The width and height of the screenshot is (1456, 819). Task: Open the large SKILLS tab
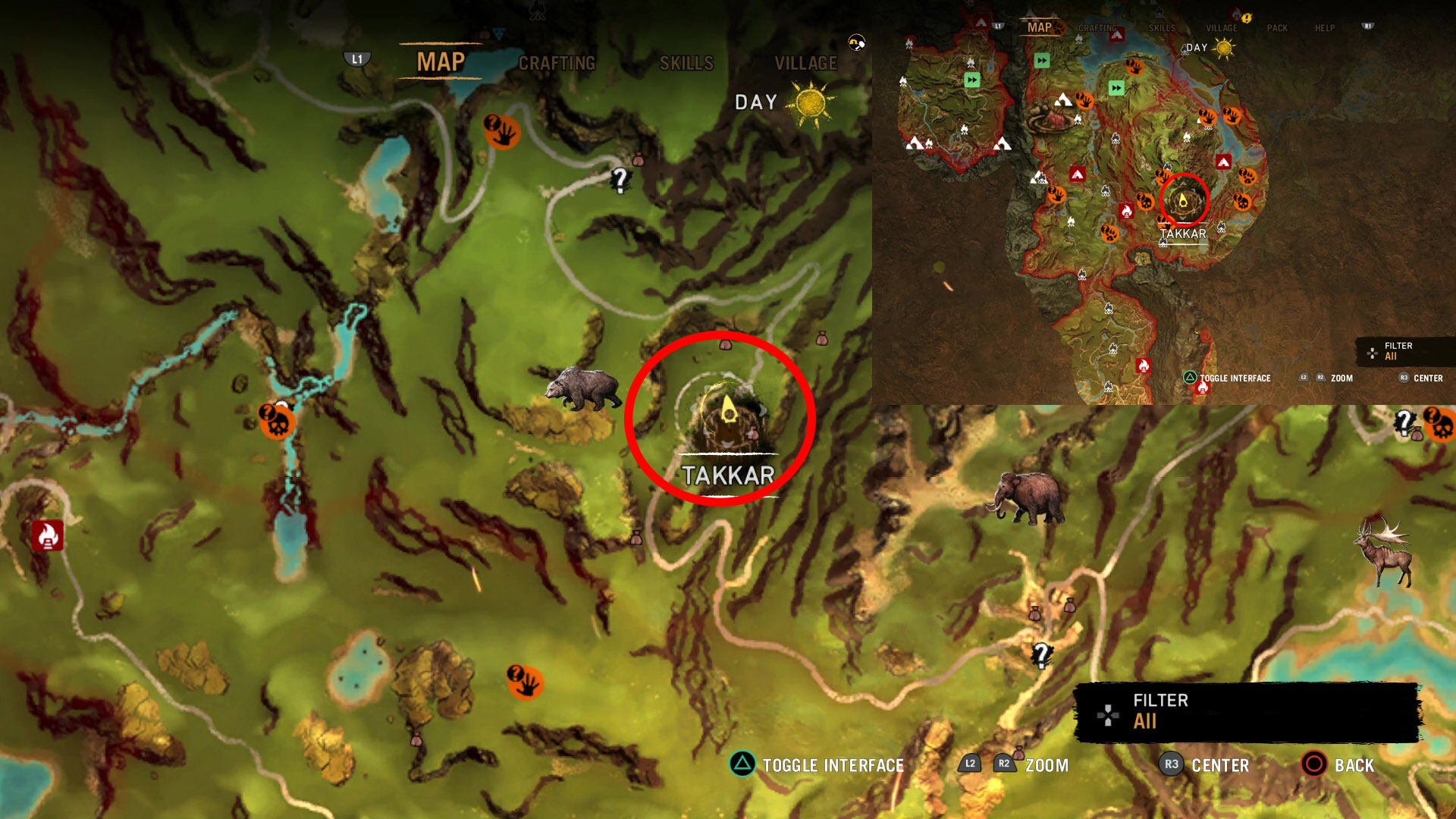(686, 64)
